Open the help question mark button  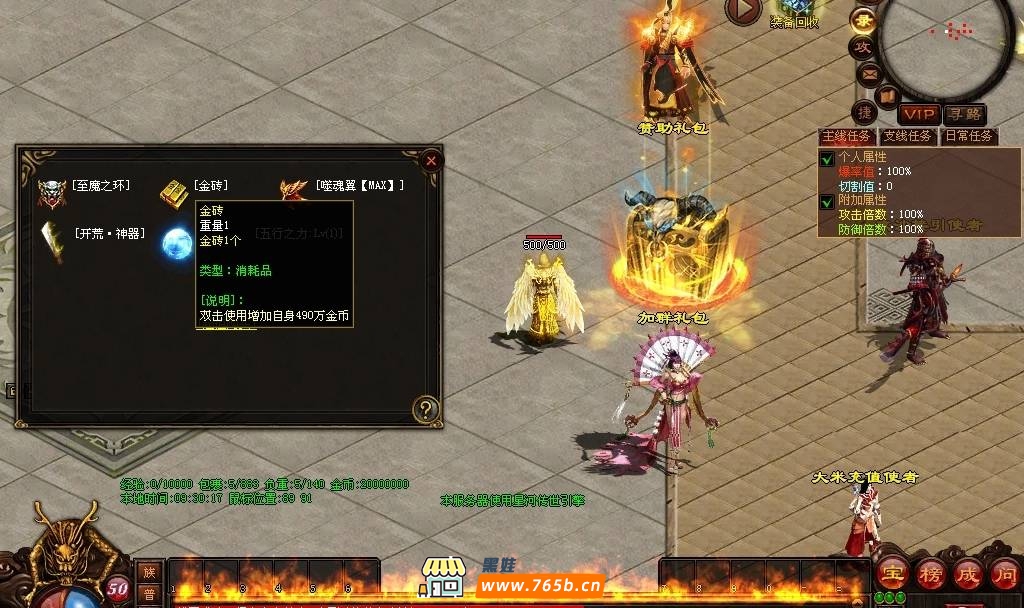(x=427, y=408)
